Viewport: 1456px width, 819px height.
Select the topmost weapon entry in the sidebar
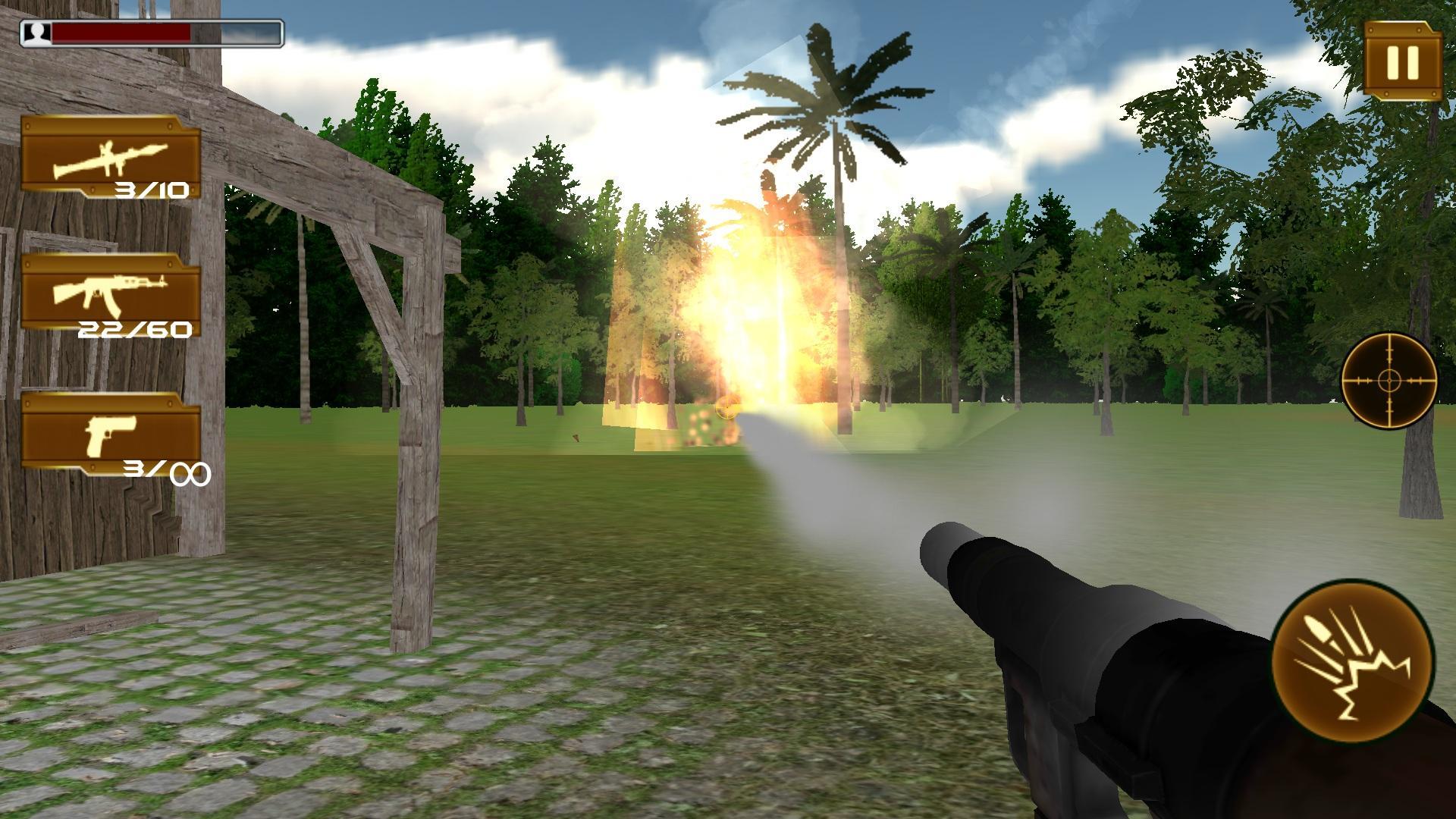112,159
